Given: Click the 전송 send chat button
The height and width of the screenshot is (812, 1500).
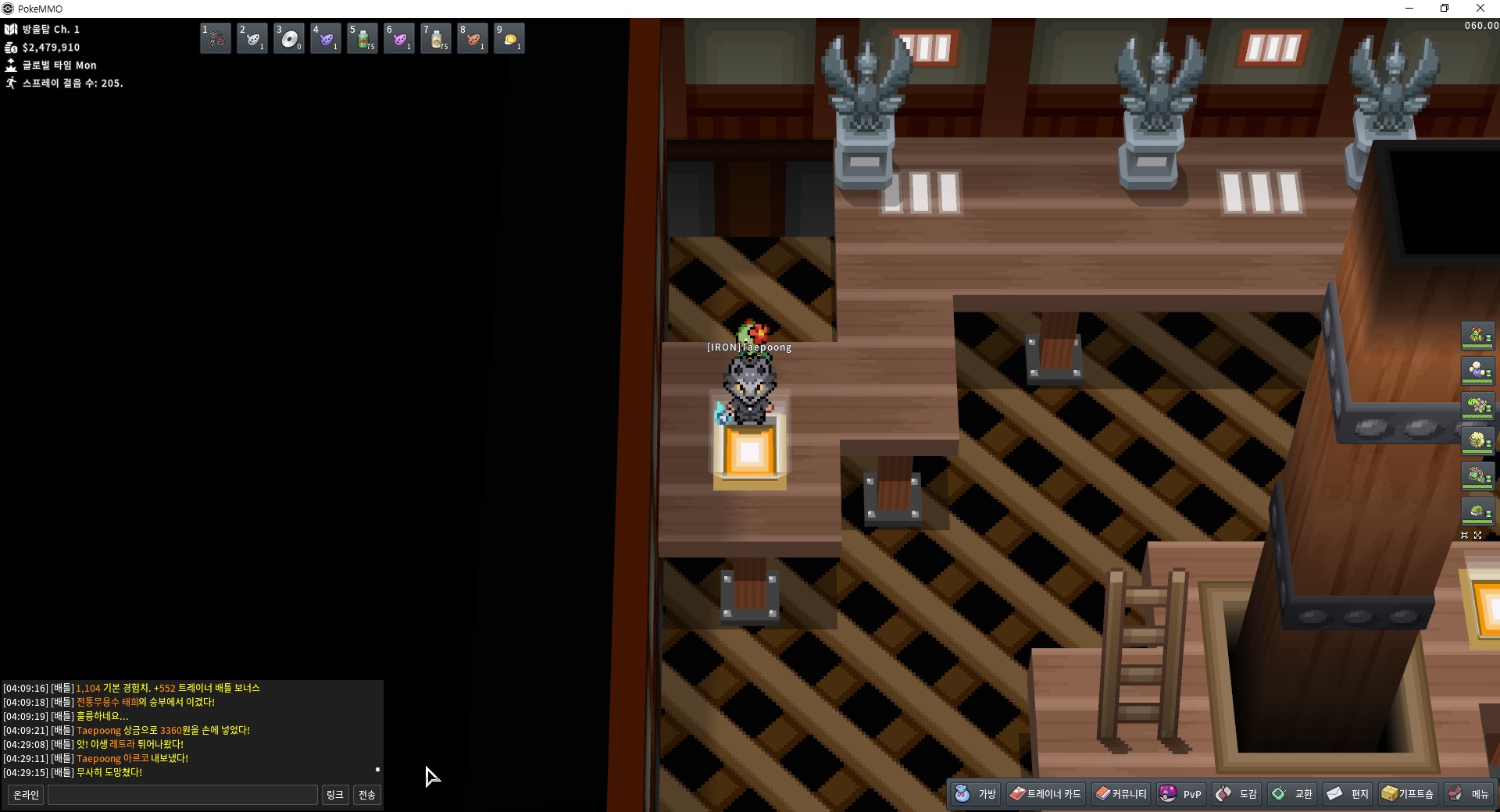Looking at the screenshot, I should (367, 795).
